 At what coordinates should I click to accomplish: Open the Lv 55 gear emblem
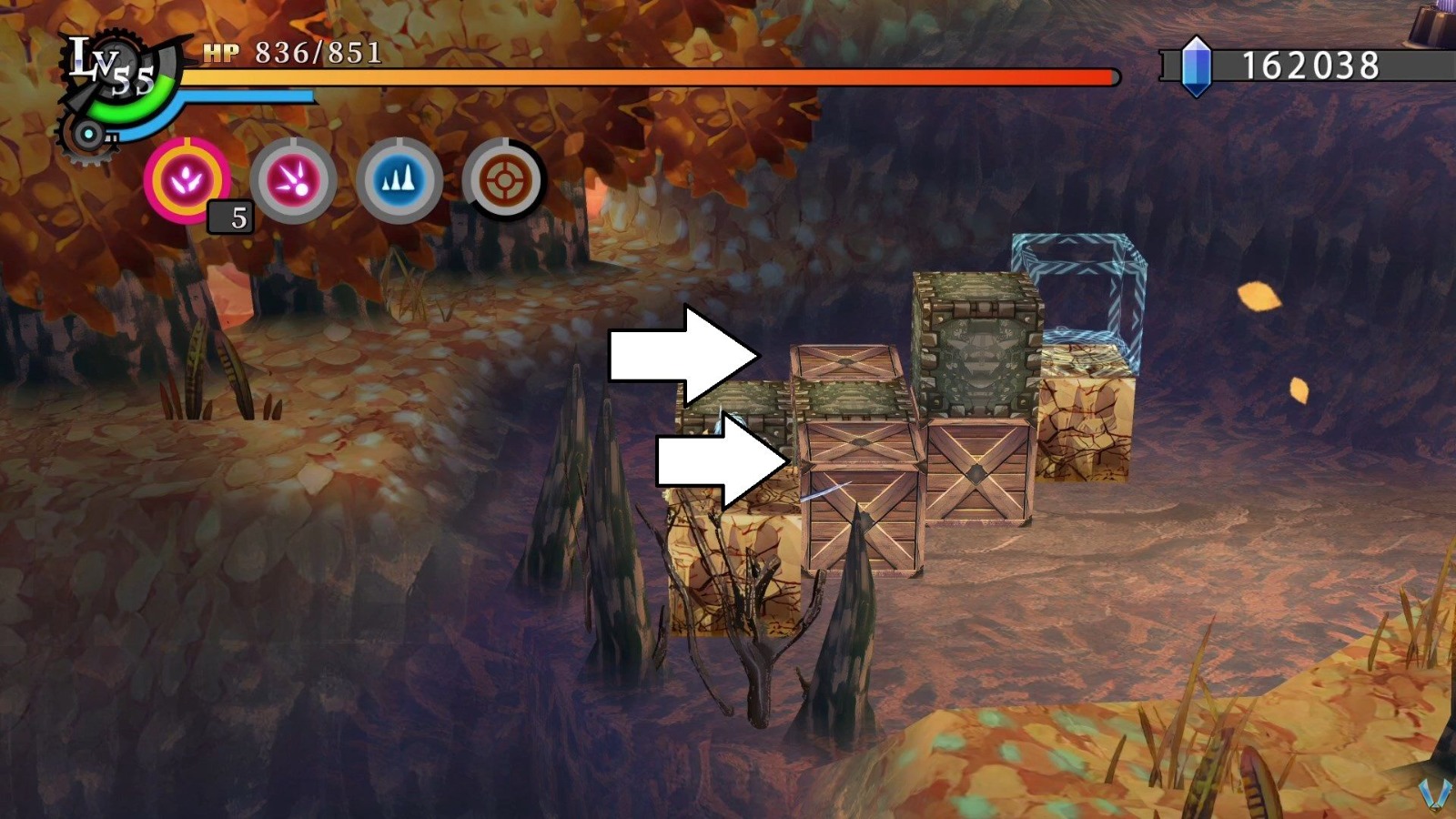118,68
